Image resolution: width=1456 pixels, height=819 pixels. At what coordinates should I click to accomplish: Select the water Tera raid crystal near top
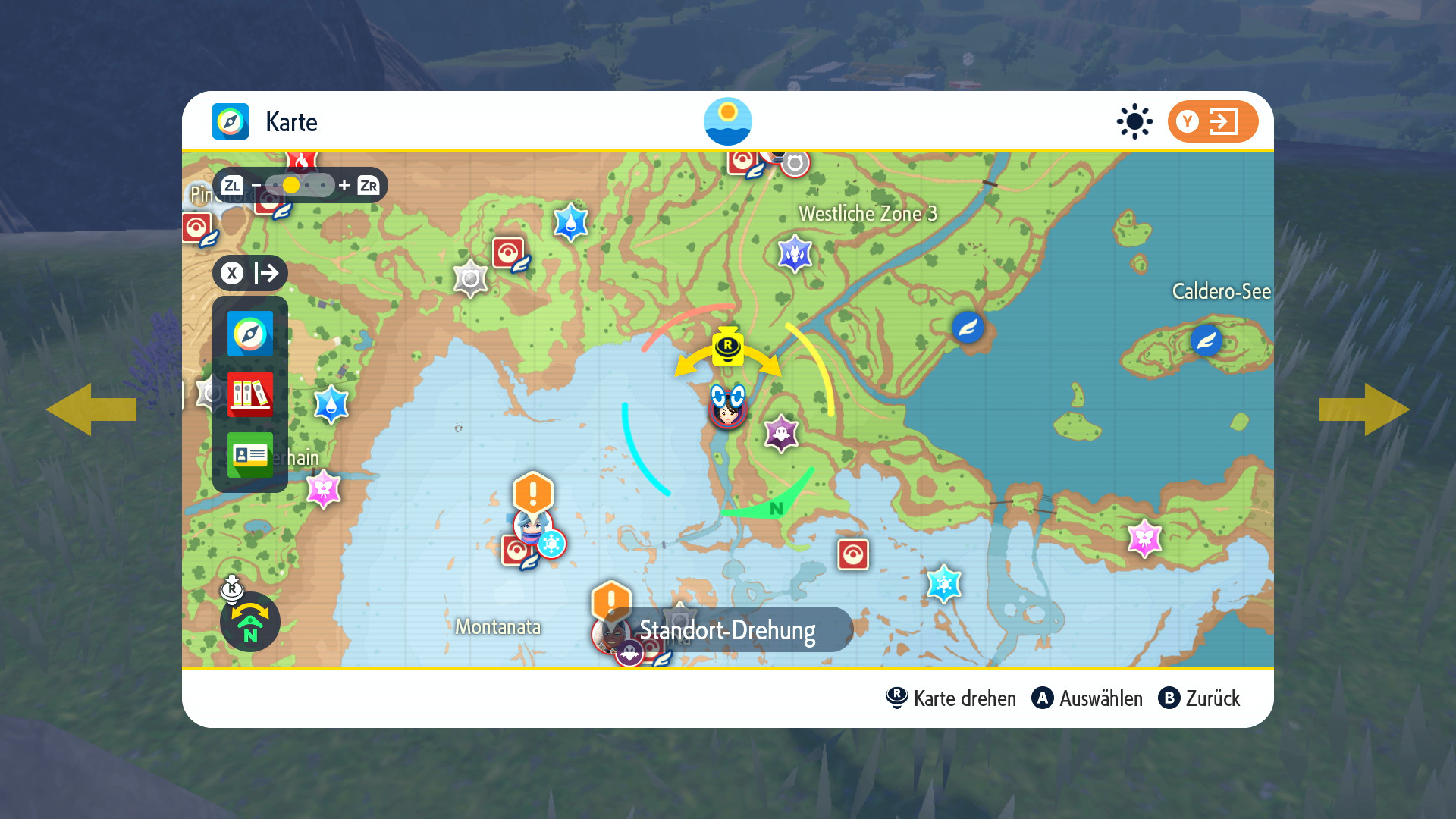570,222
